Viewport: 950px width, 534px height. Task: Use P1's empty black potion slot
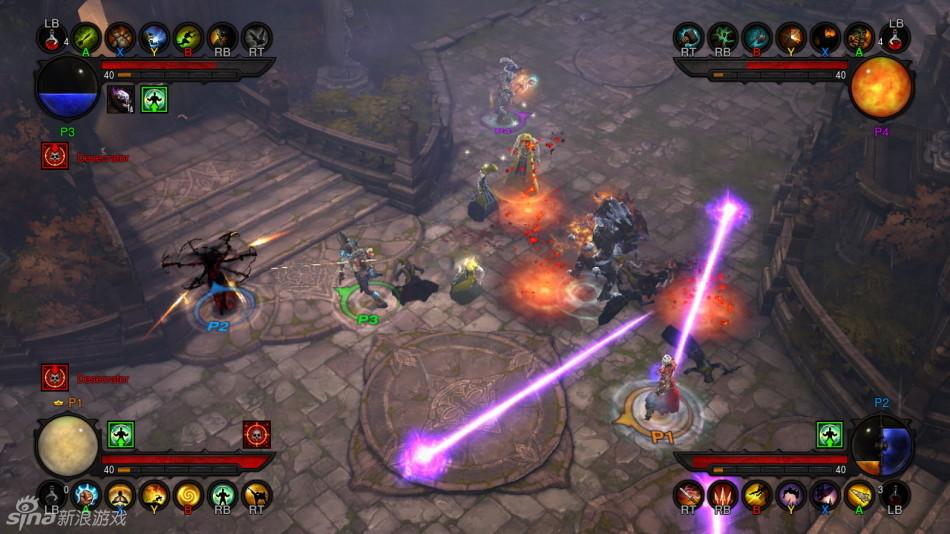tap(52, 495)
